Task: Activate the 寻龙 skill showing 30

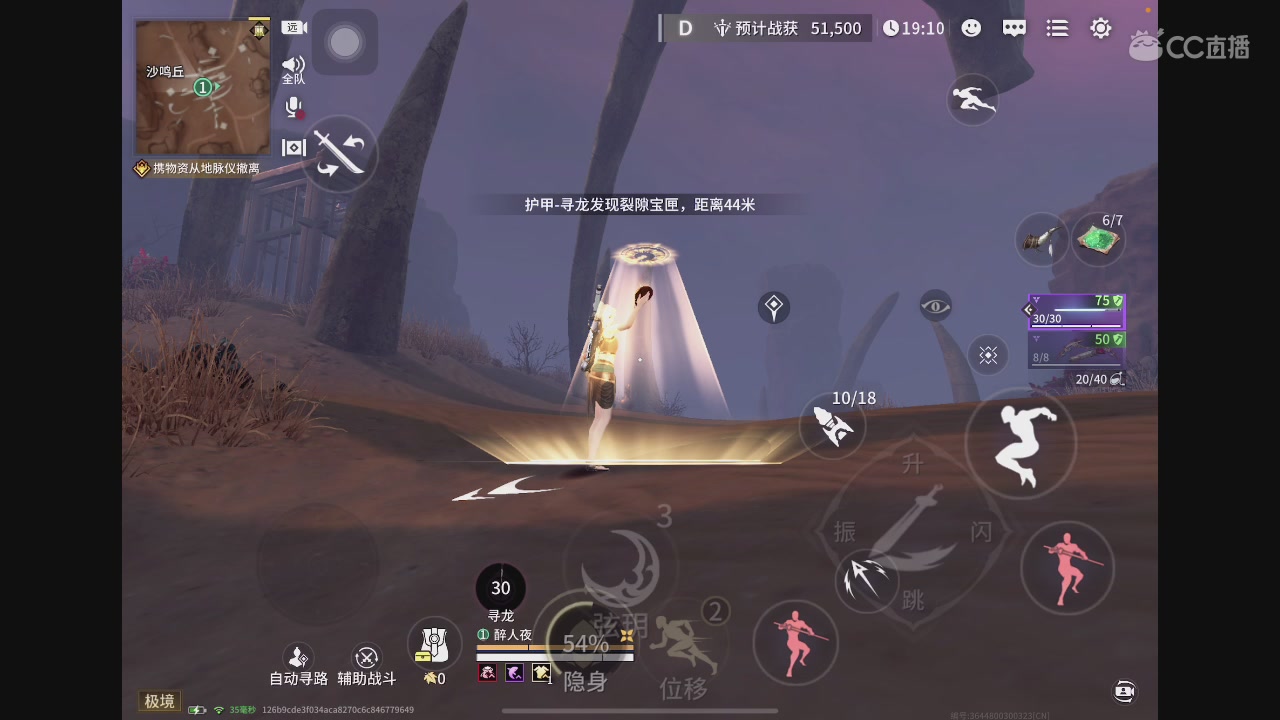Action: [x=500, y=588]
